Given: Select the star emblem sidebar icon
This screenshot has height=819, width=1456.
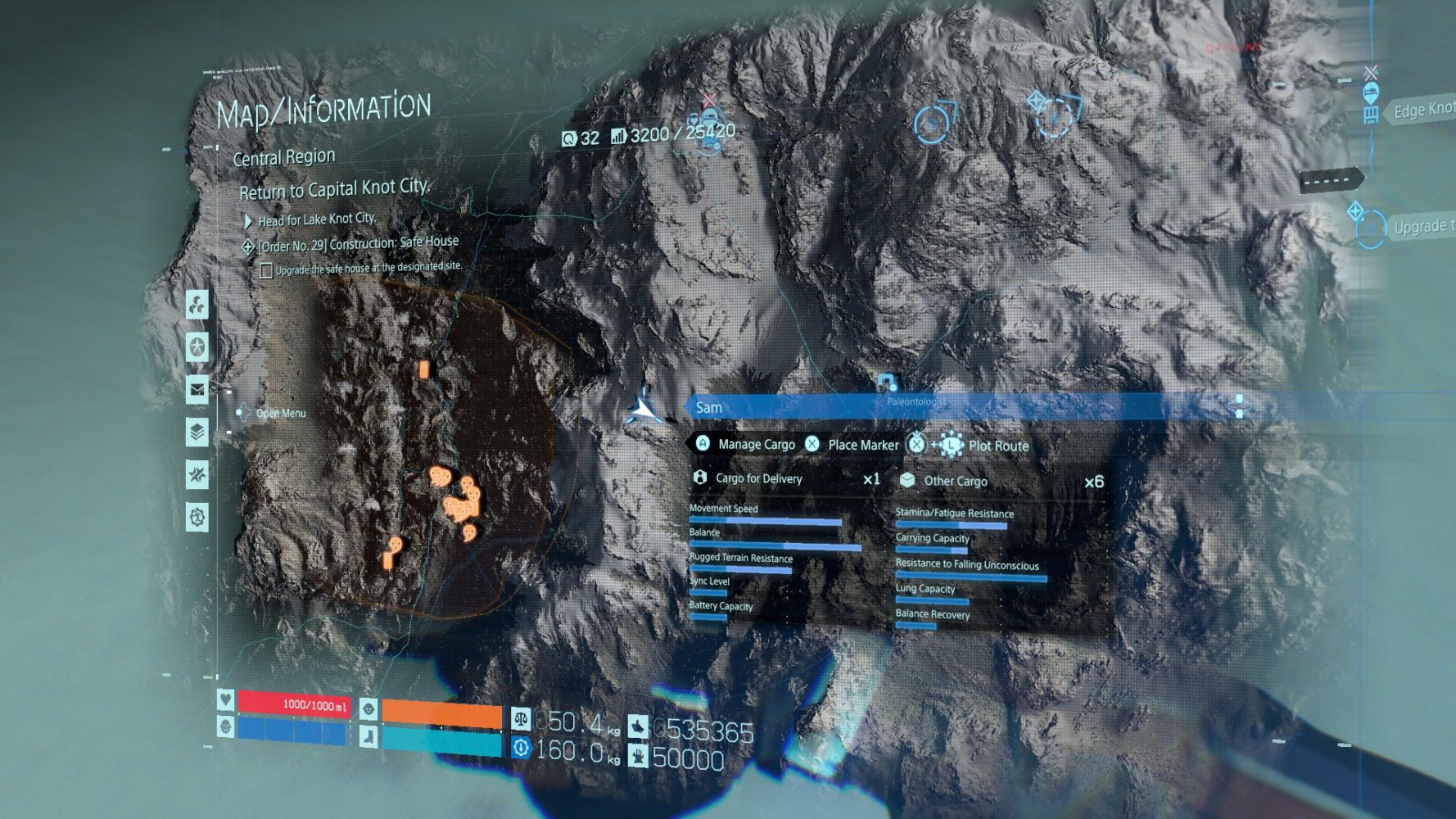Looking at the screenshot, I should 197,347.
